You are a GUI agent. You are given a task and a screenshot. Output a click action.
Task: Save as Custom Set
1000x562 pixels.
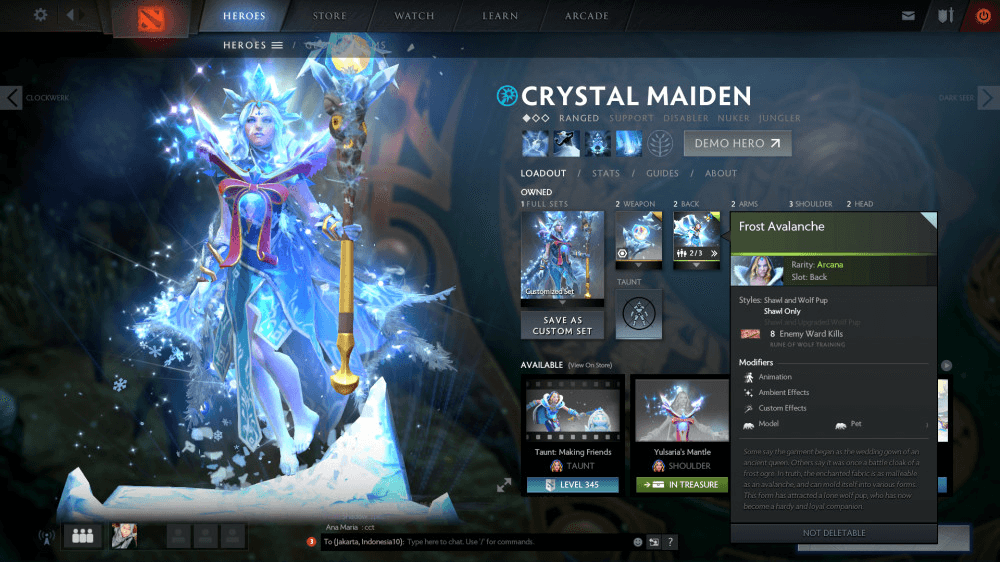click(562, 325)
